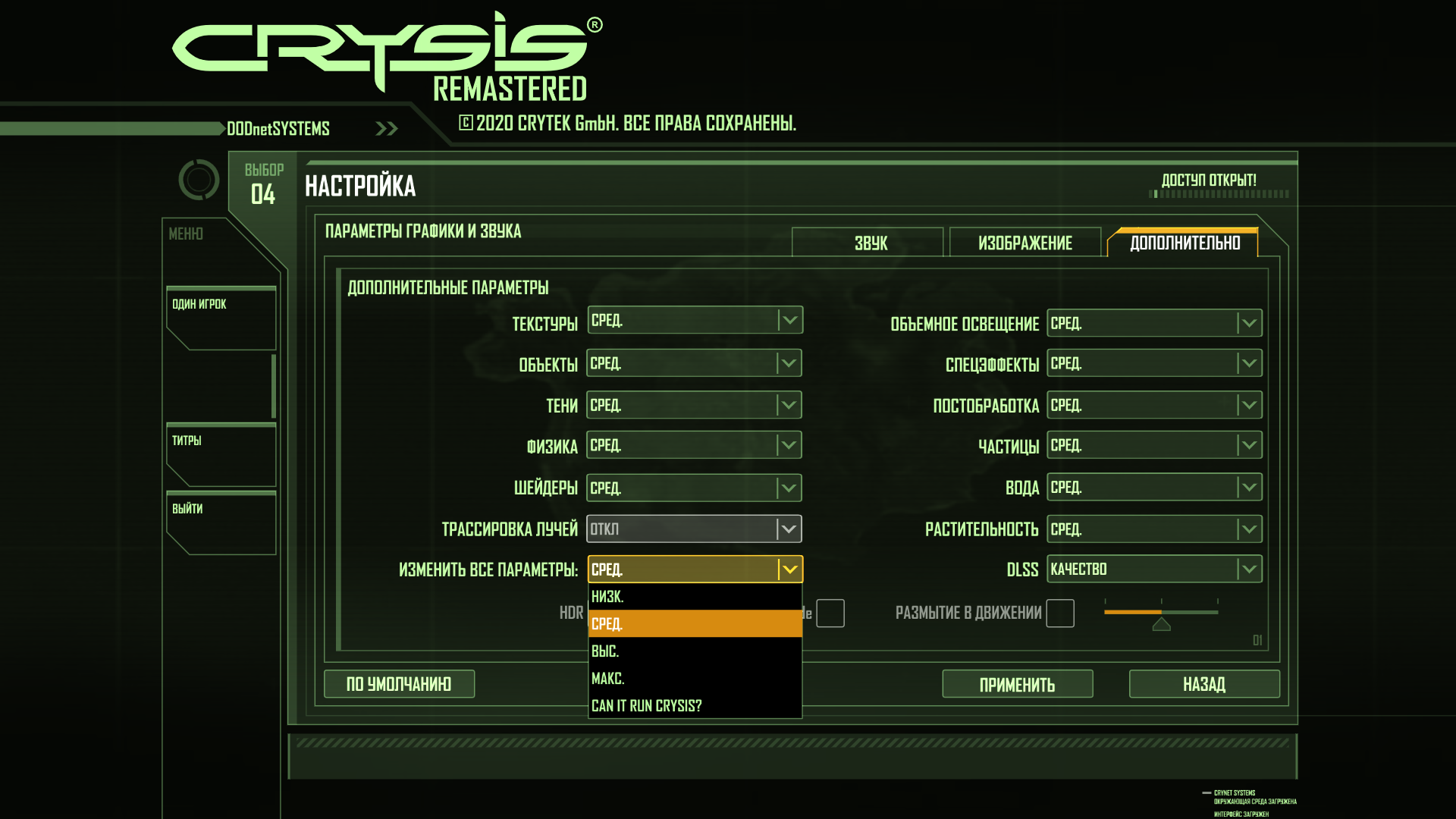
Task: Reset settings with ПО УМОЛЧАНИЮ
Action: 399,684
